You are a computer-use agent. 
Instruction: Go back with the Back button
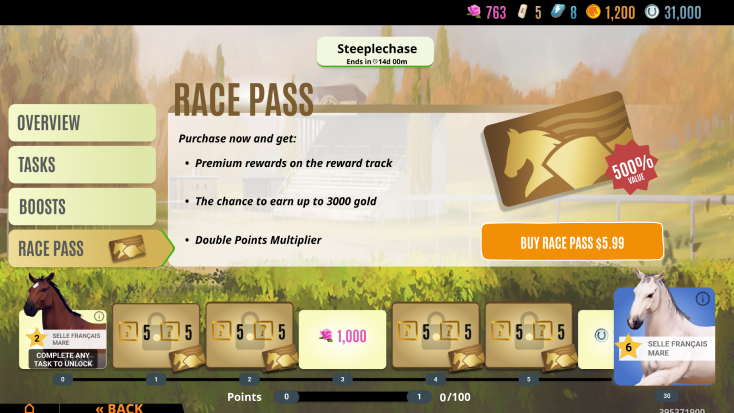click(x=119, y=407)
